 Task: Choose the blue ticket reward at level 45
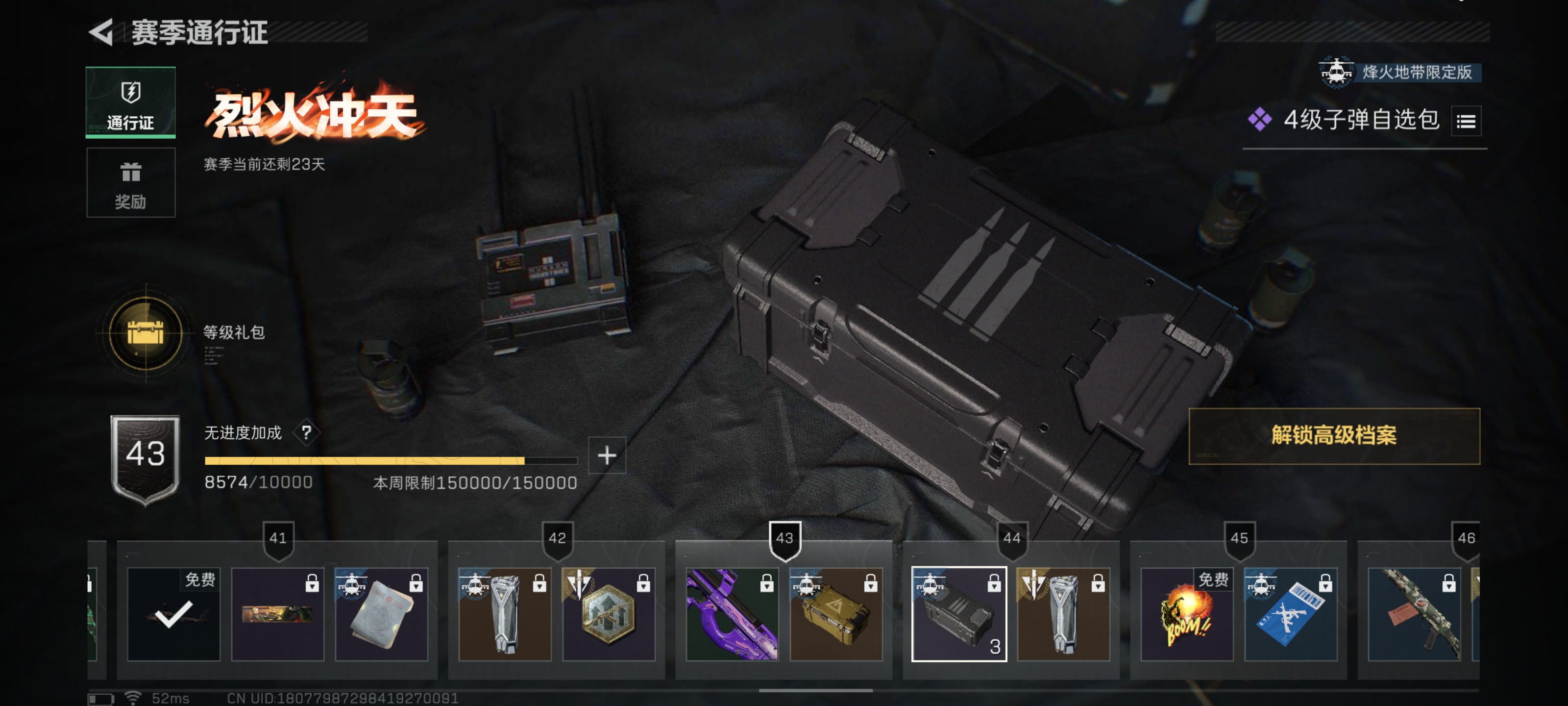click(x=1291, y=613)
